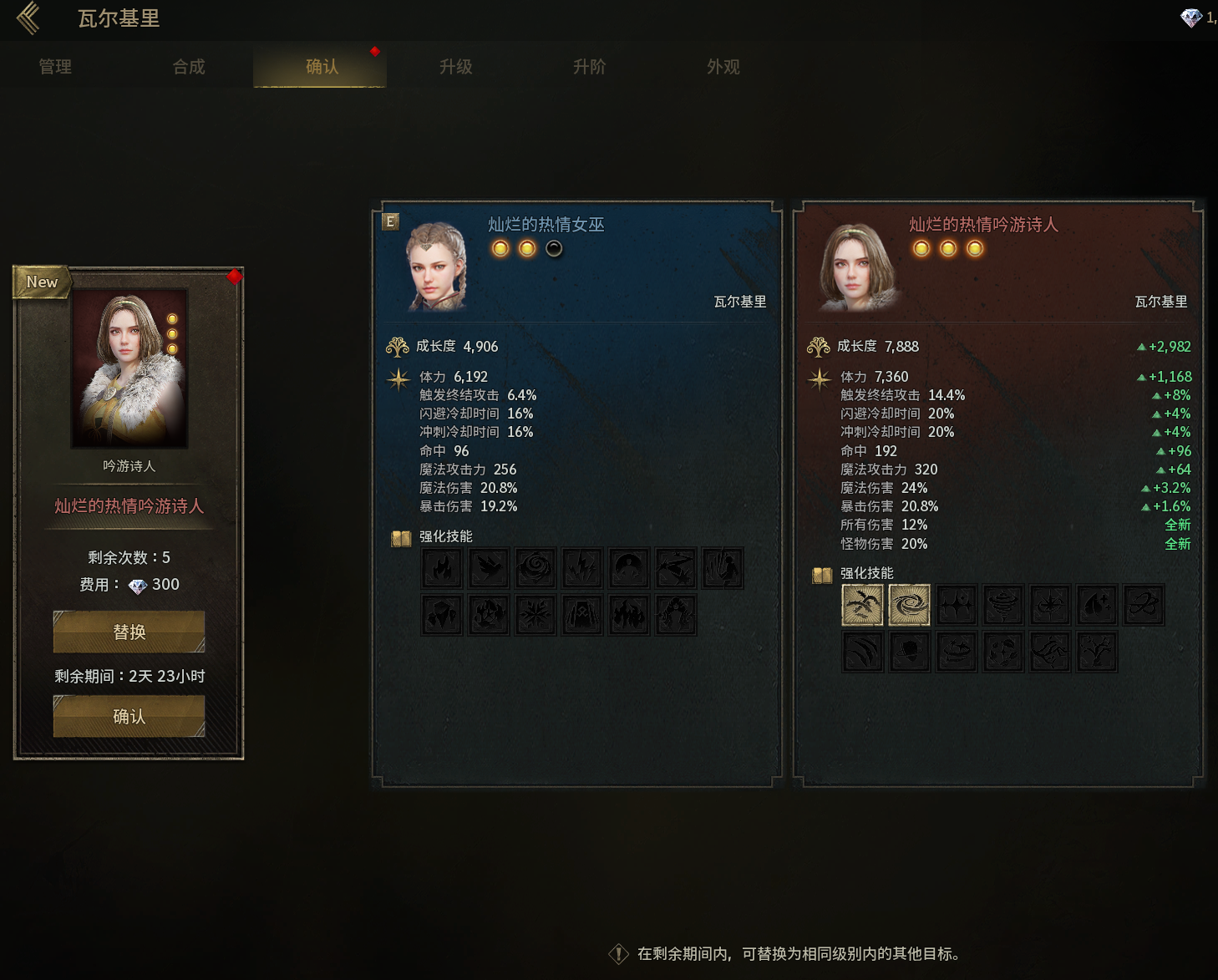
Task: Click the snowflake skill icon in the witch's skill list
Action: tap(535, 614)
